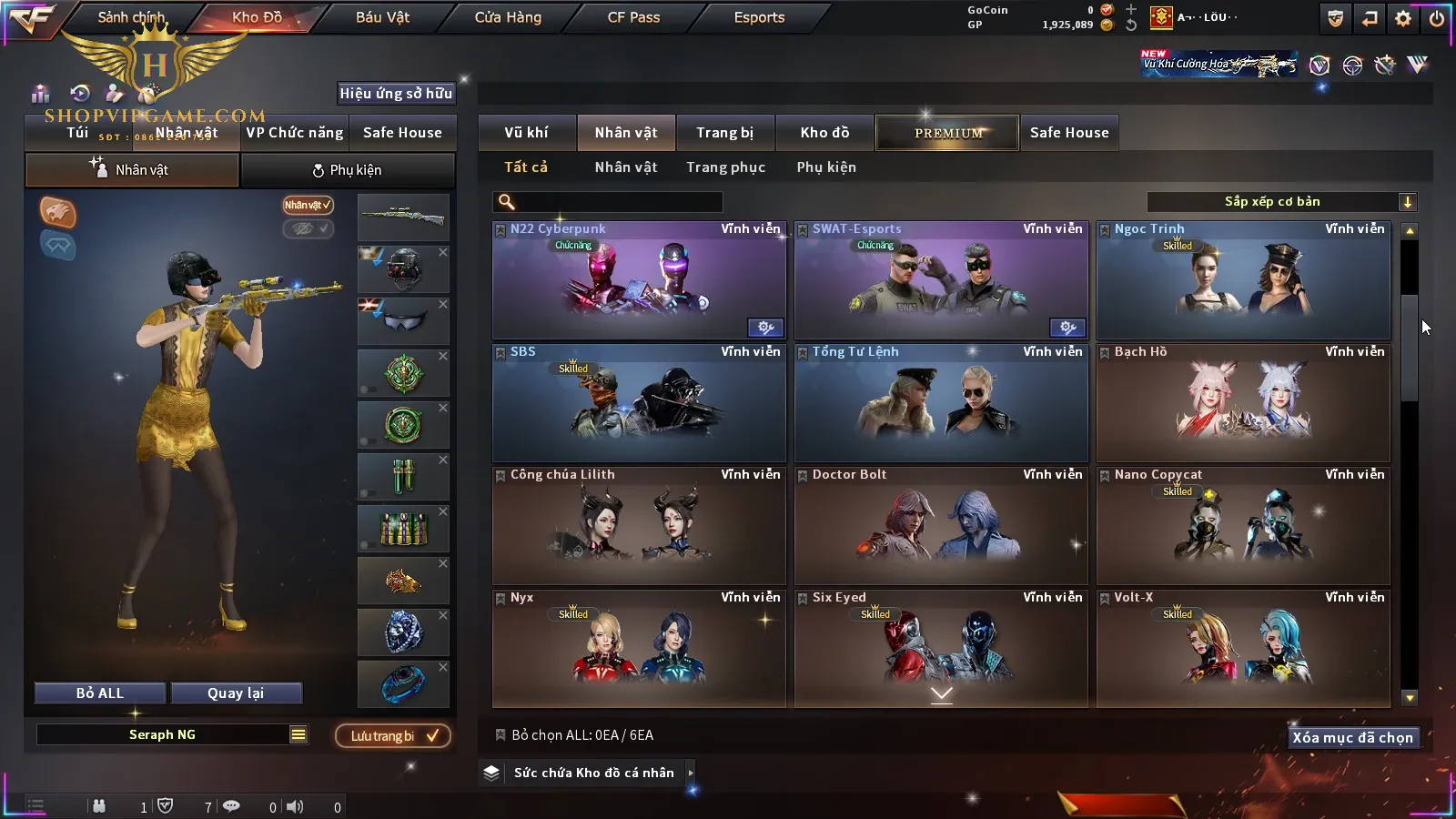
Task: Open the Esports menu
Action: point(759,17)
